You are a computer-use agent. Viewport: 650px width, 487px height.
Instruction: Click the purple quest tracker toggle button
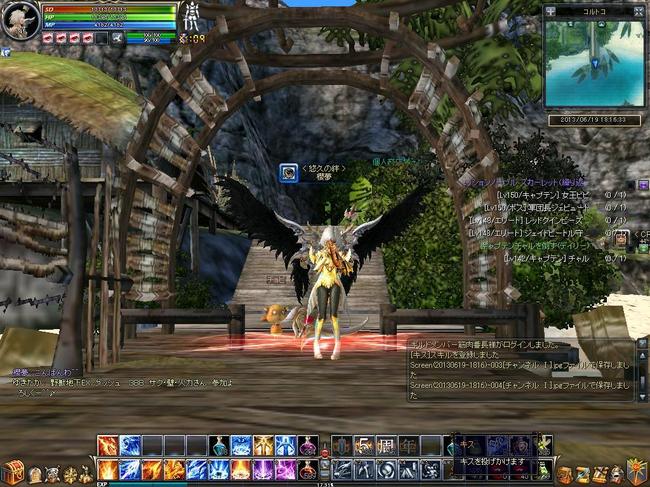click(x=643, y=186)
